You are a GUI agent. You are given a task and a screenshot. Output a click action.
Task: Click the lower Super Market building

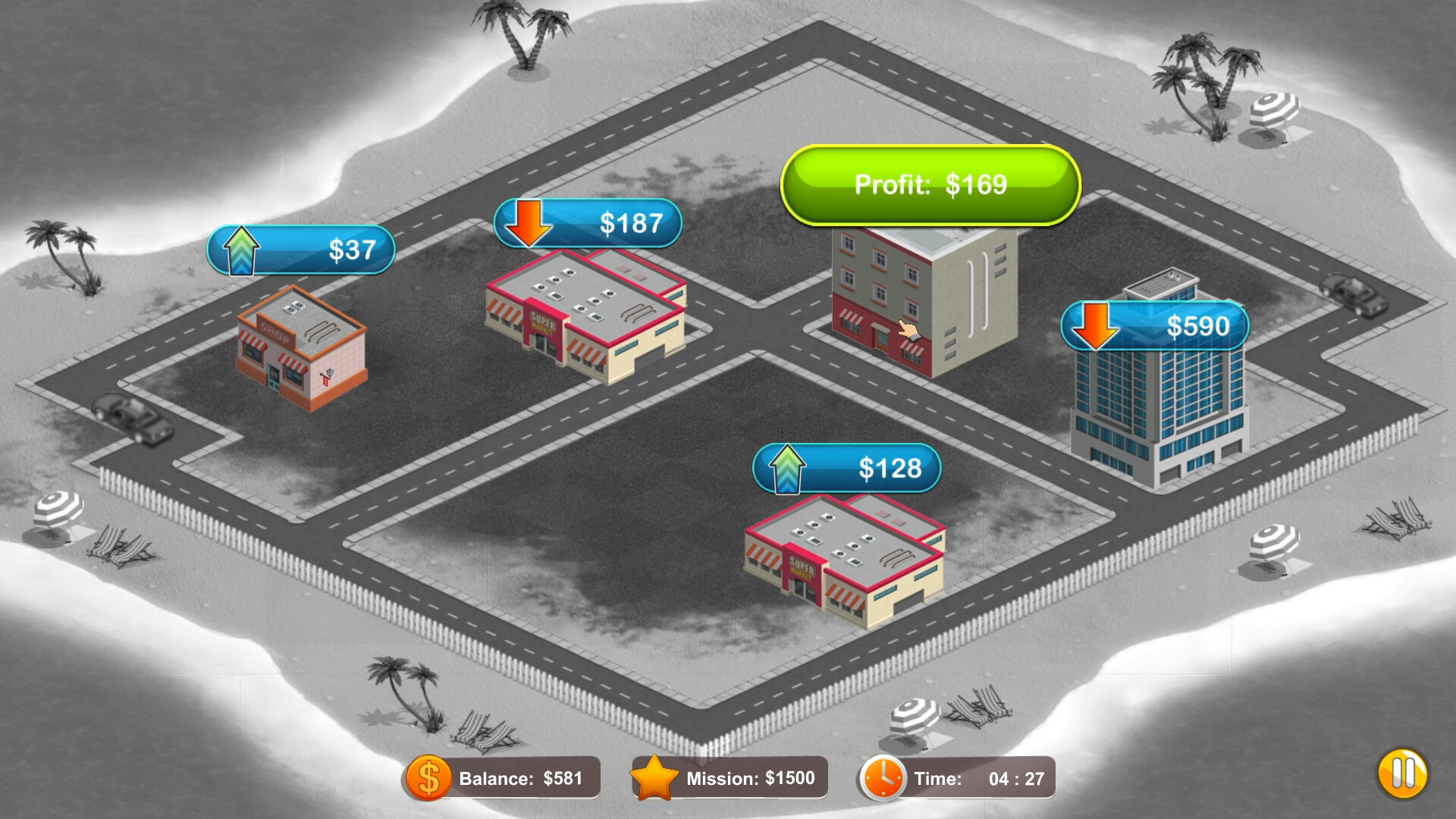click(842, 561)
